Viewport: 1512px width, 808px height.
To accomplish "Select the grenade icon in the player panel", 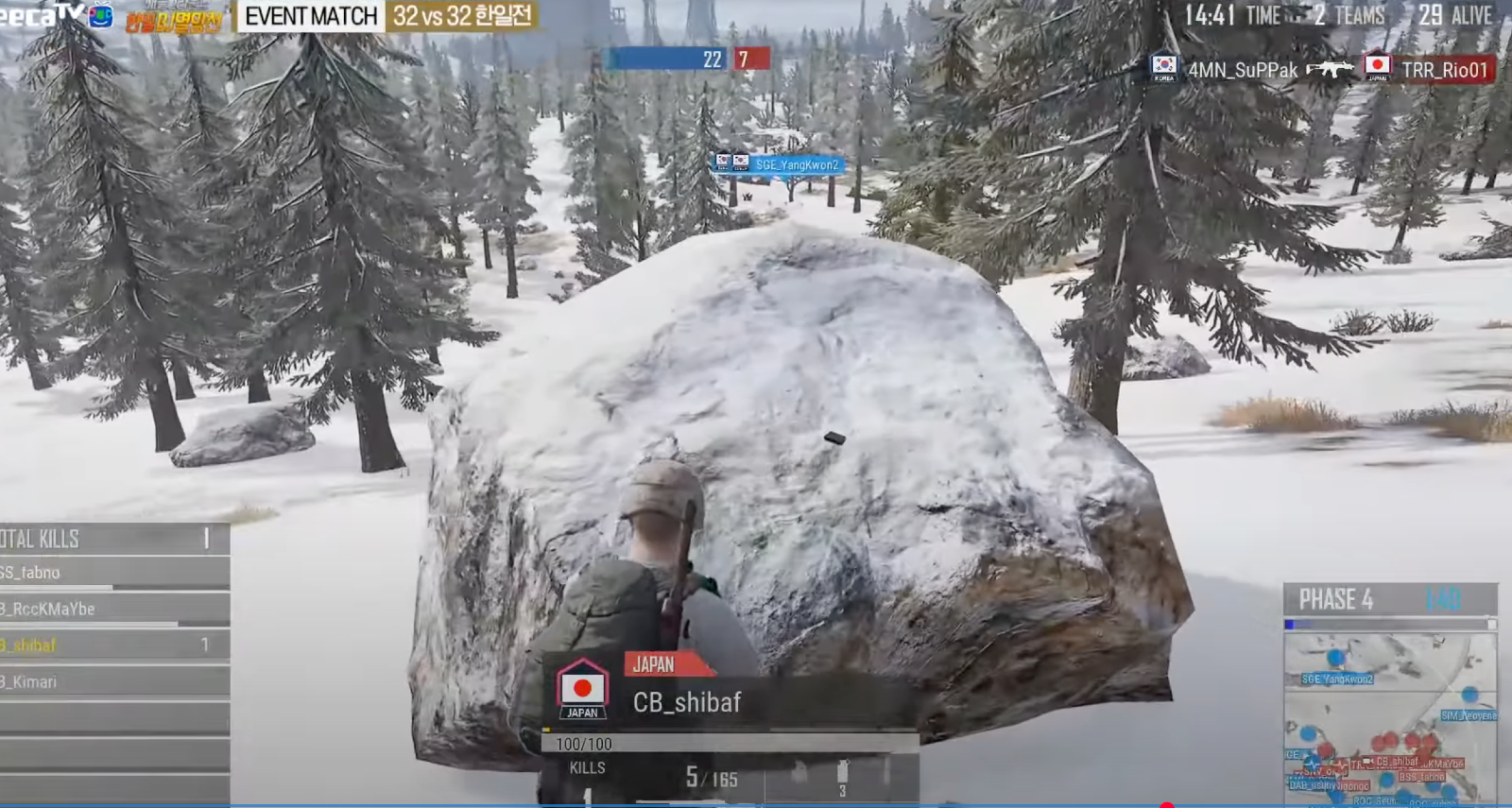I will point(842,773).
